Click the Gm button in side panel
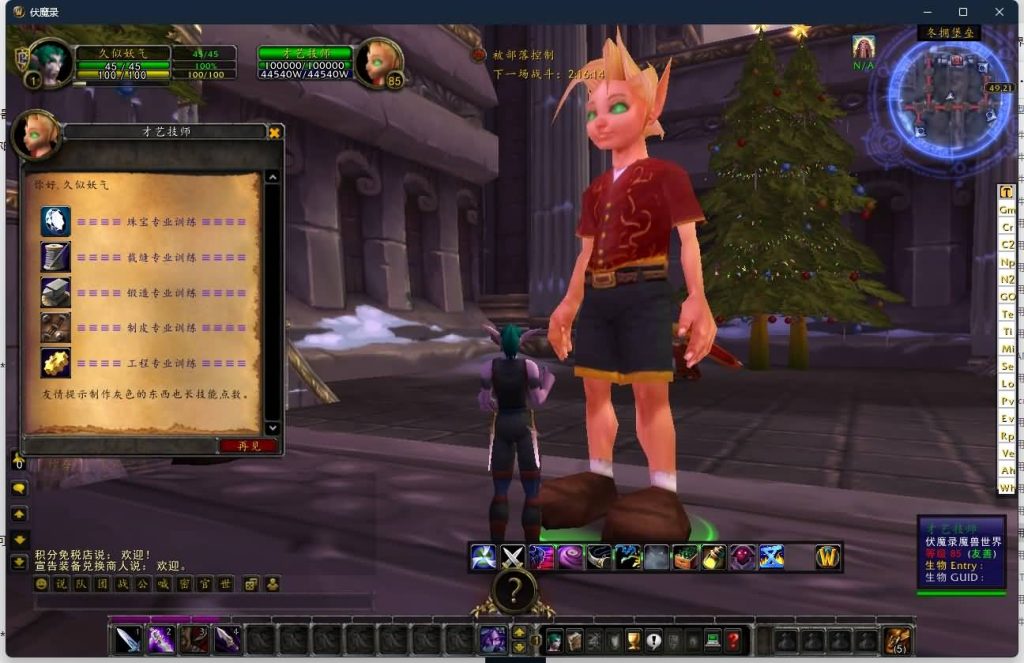This screenshot has width=1024, height=663. [1007, 210]
